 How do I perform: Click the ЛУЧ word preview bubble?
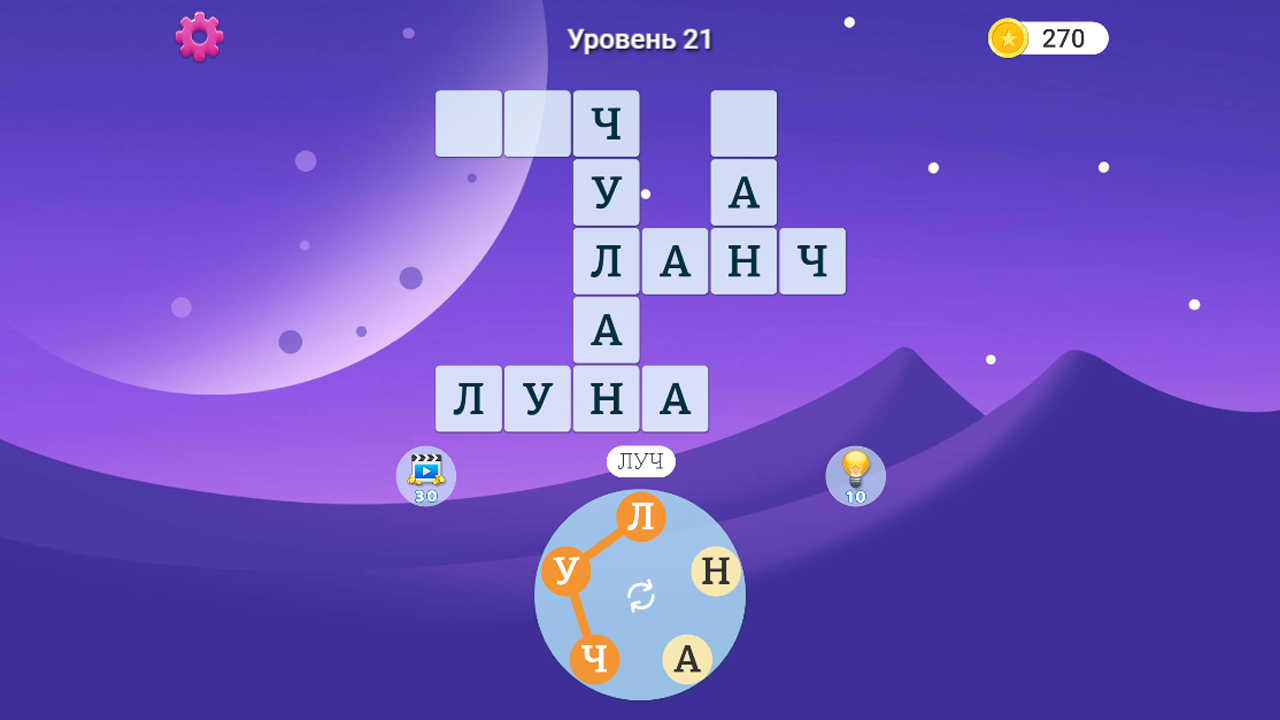click(641, 461)
